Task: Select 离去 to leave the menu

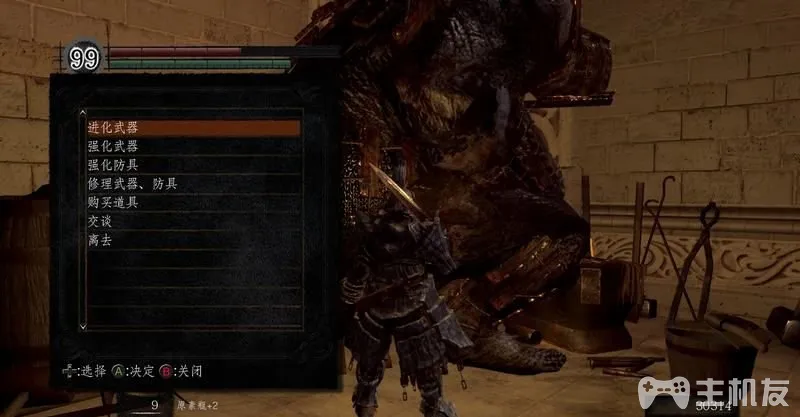Action: (x=102, y=240)
